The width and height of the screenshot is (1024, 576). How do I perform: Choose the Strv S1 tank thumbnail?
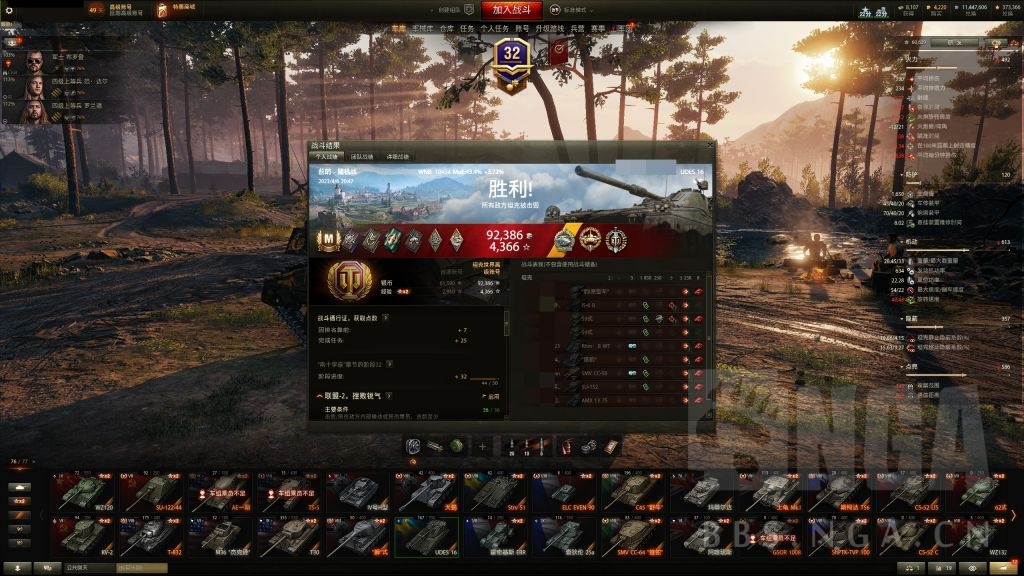click(x=495, y=492)
